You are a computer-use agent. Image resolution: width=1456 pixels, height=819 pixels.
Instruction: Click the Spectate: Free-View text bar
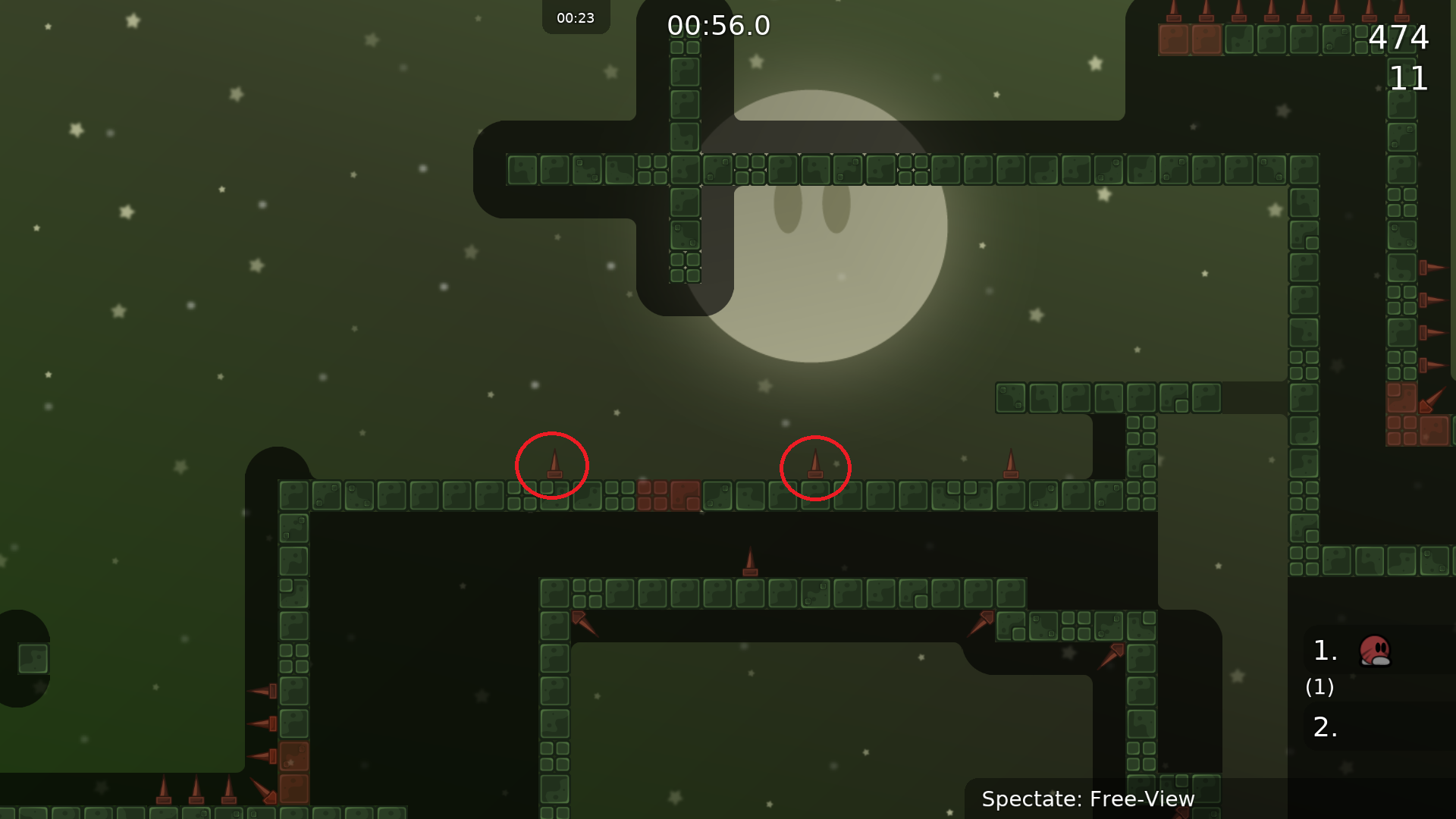click(1087, 799)
